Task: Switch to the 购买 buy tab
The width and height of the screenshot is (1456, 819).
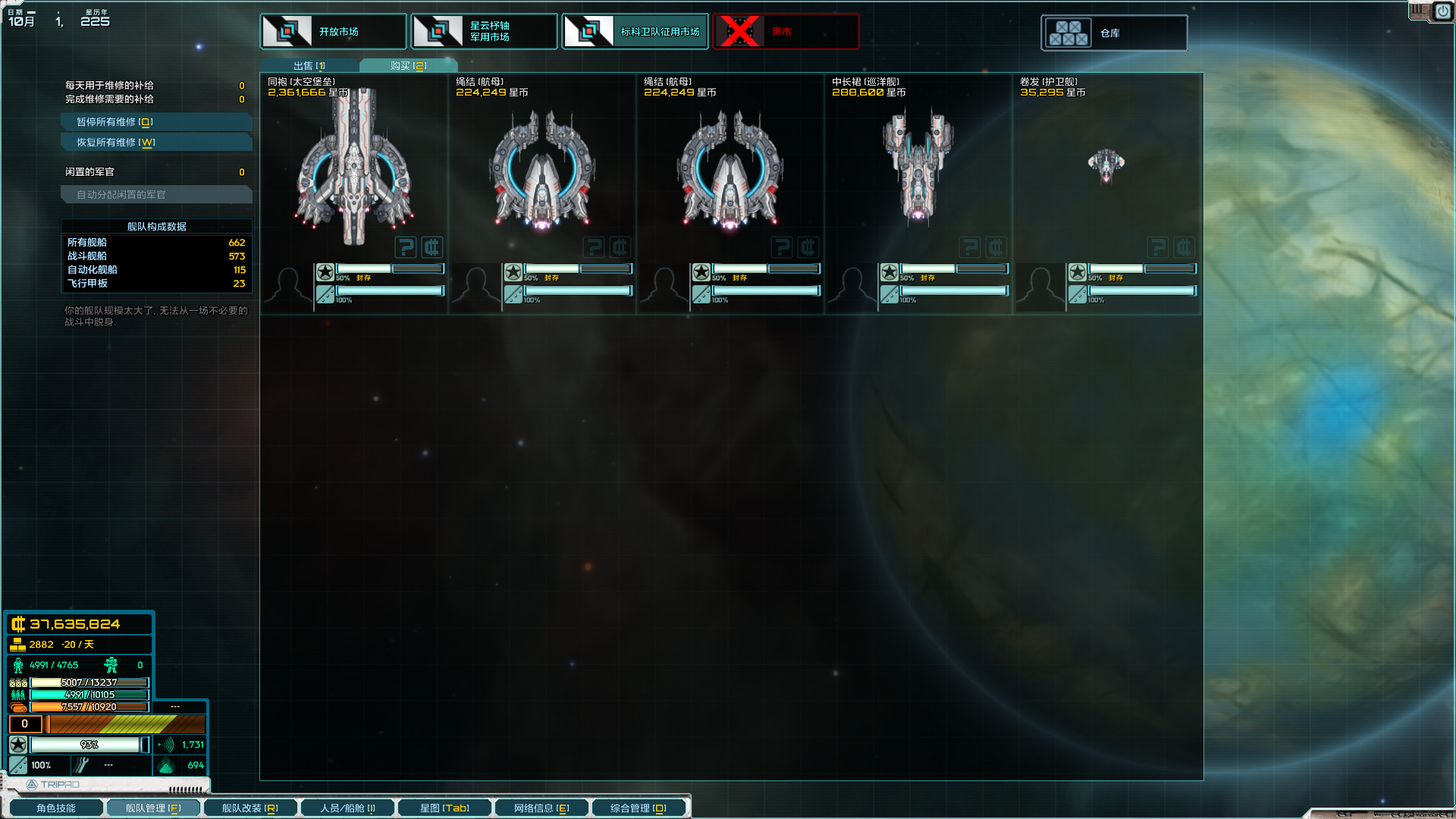Action: tap(408, 66)
